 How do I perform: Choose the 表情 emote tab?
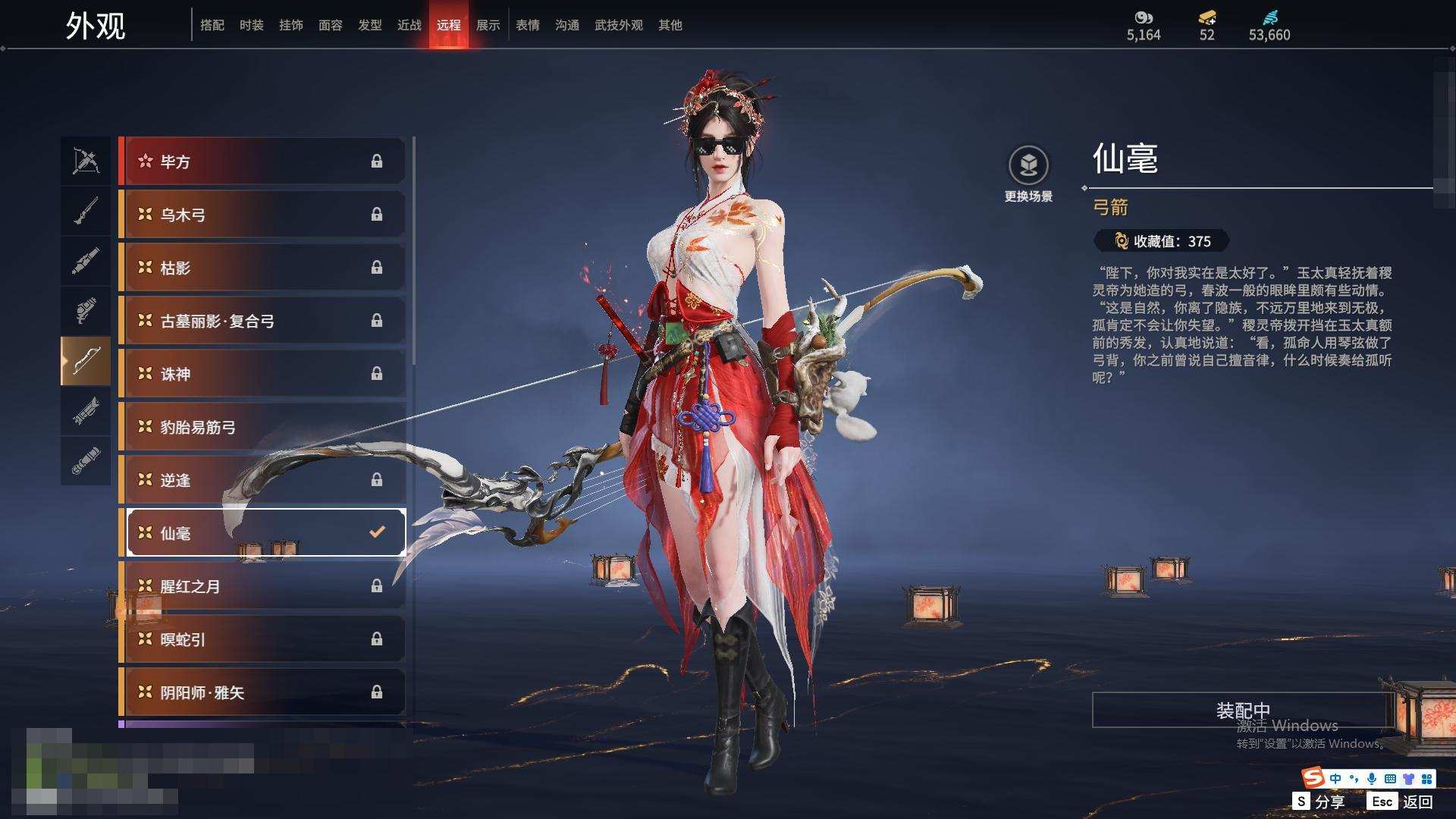527,25
